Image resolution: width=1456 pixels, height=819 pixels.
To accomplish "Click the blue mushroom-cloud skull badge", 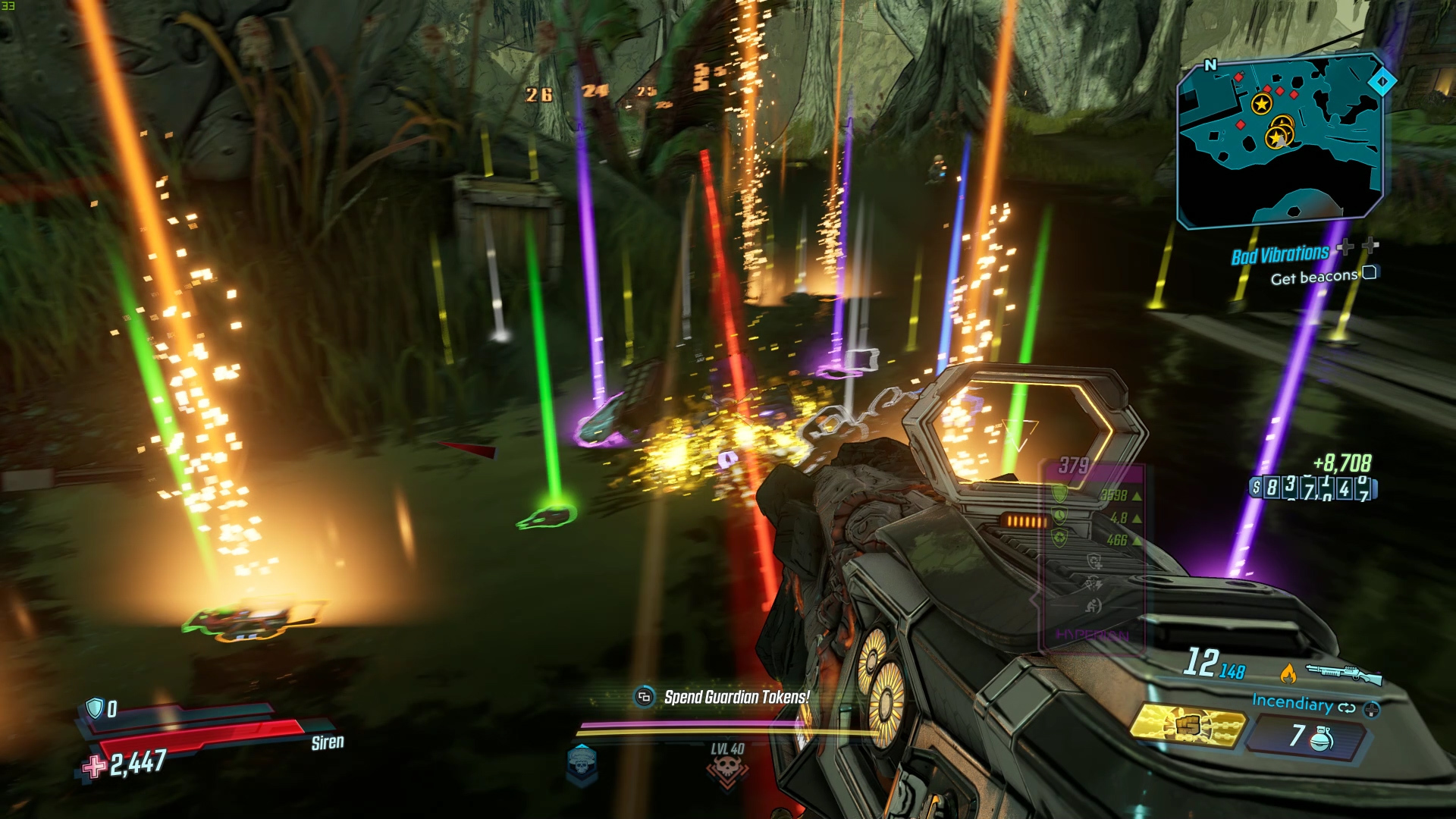I will [x=579, y=763].
